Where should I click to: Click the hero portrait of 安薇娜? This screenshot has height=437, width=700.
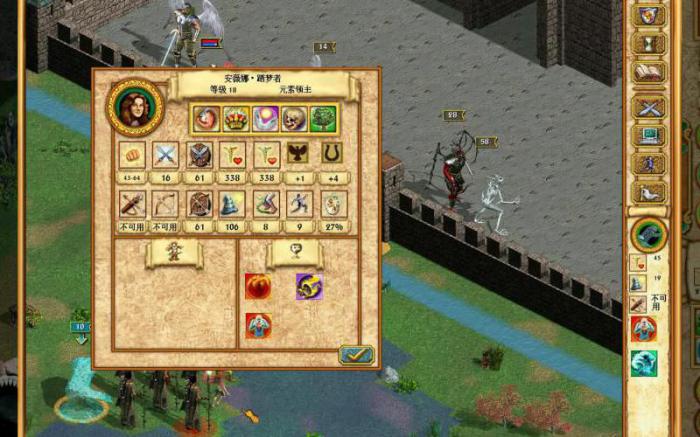tap(136, 106)
